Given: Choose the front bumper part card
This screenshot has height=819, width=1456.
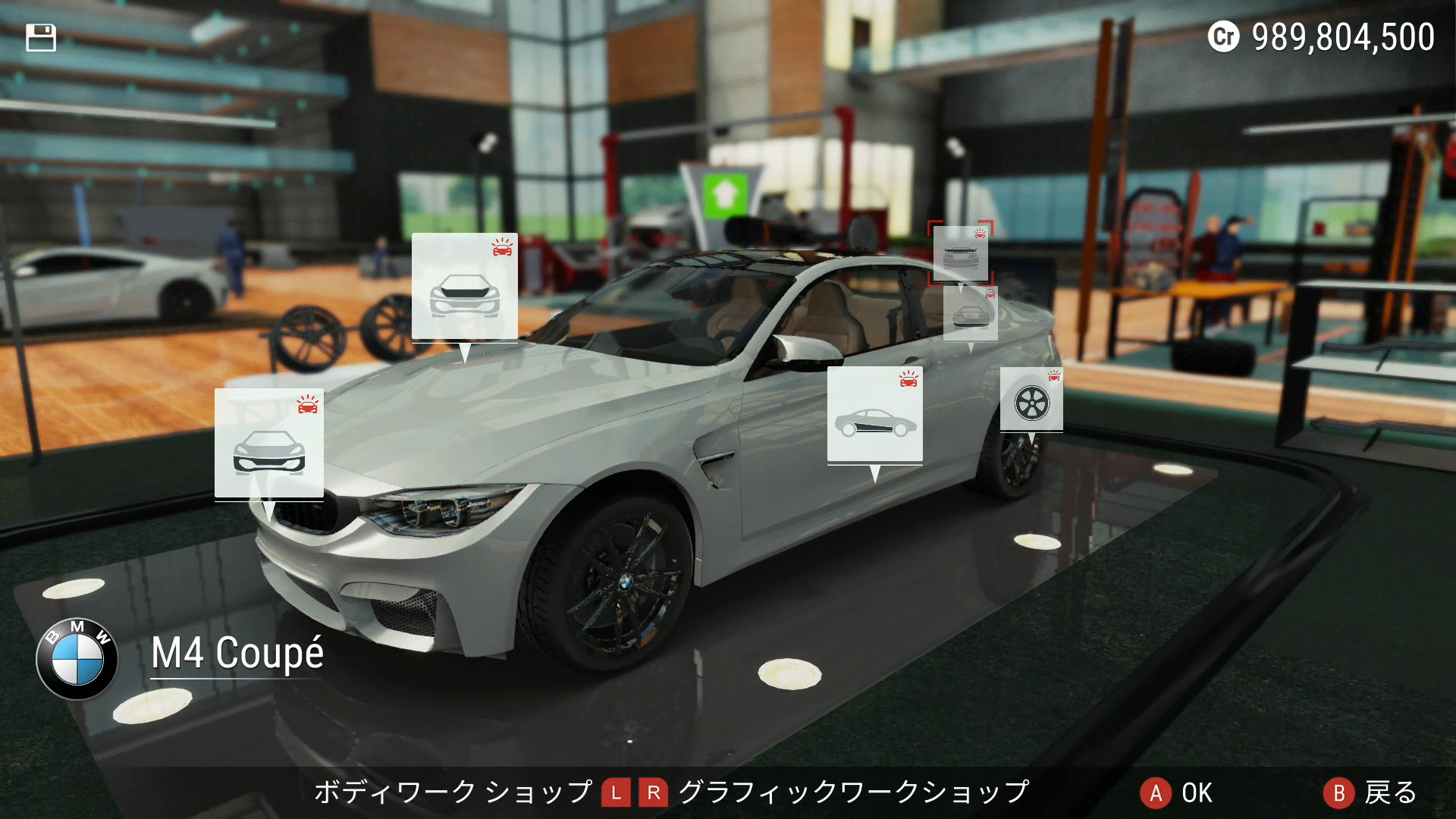Looking at the screenshot, I should point(268,444).
